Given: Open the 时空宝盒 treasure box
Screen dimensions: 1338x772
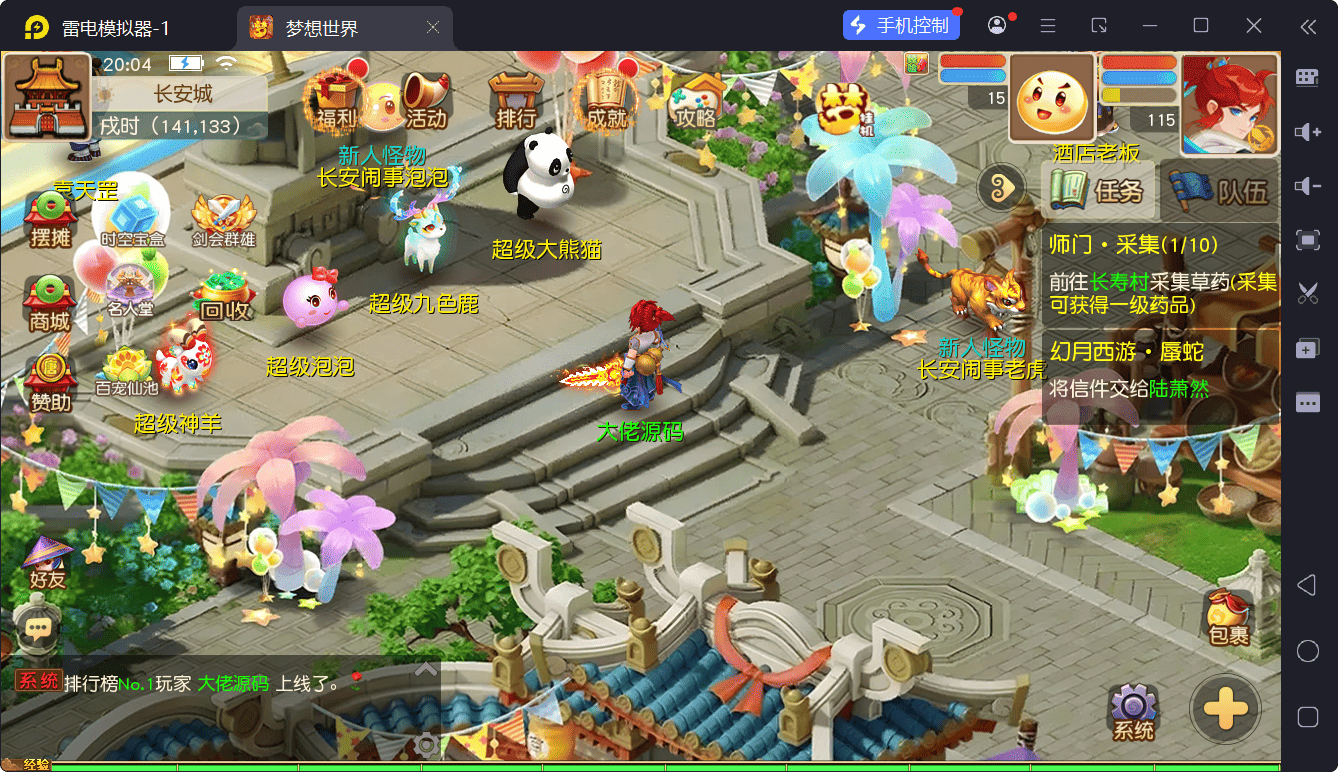Looking at the screenshot, I should [x=132, y=220].
